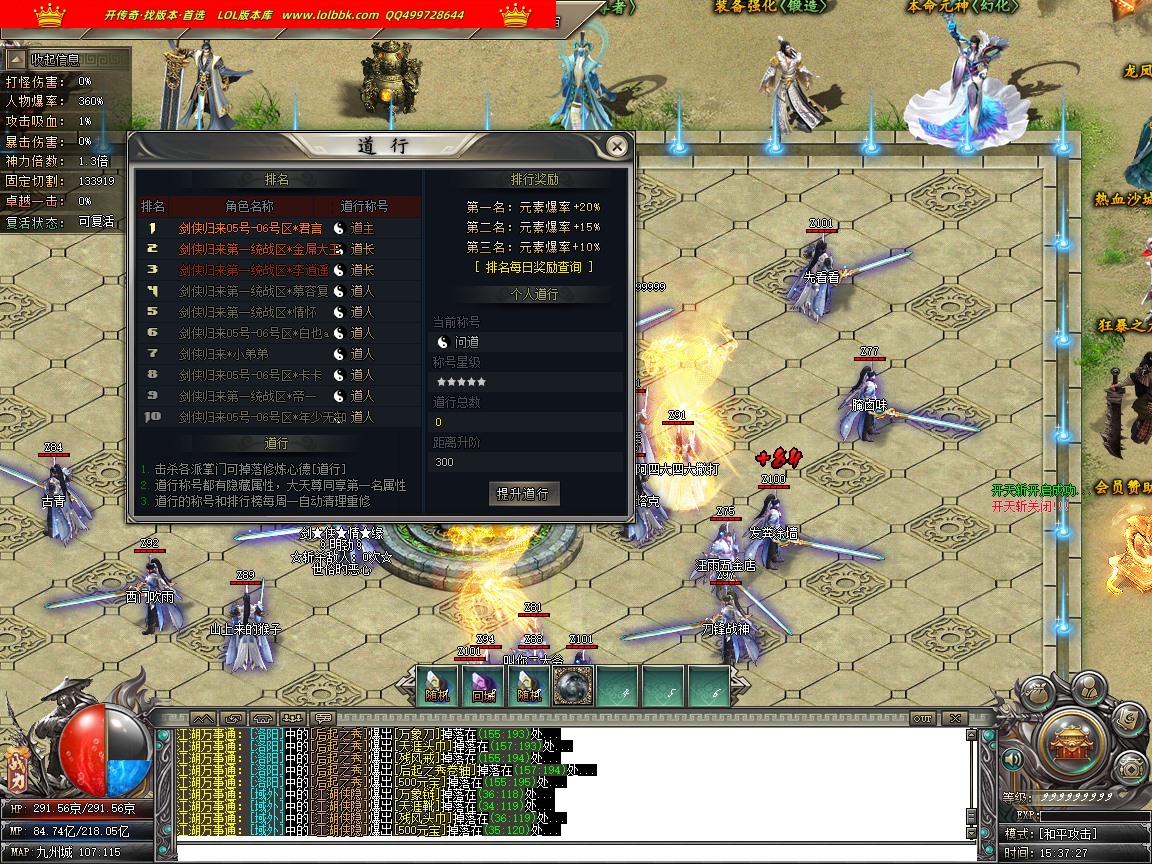Collapse the 收起信息 stats panel
1152x864 pixels.
click(x=17, y=60)
